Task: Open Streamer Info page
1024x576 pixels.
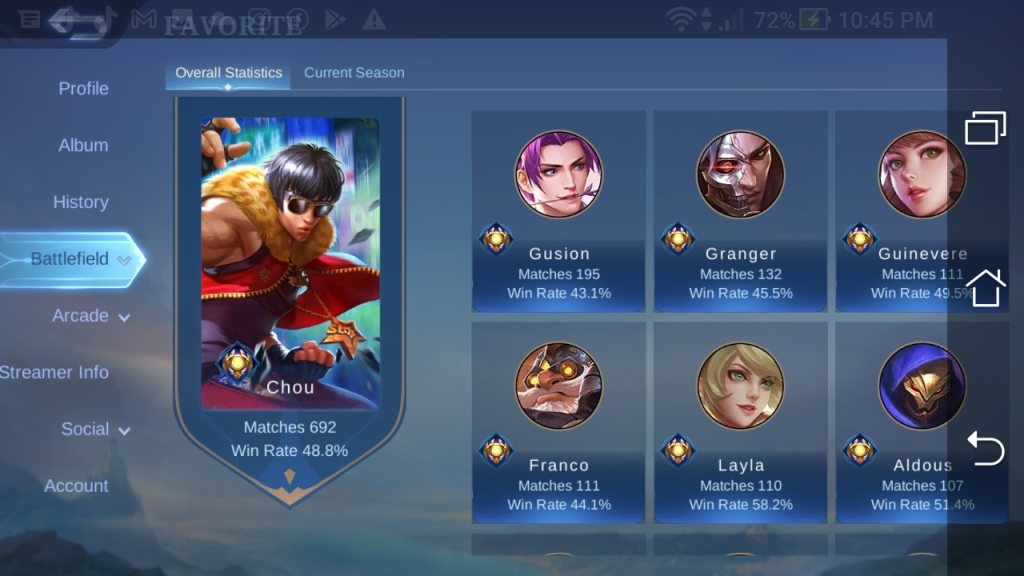Action: point(54,373)
